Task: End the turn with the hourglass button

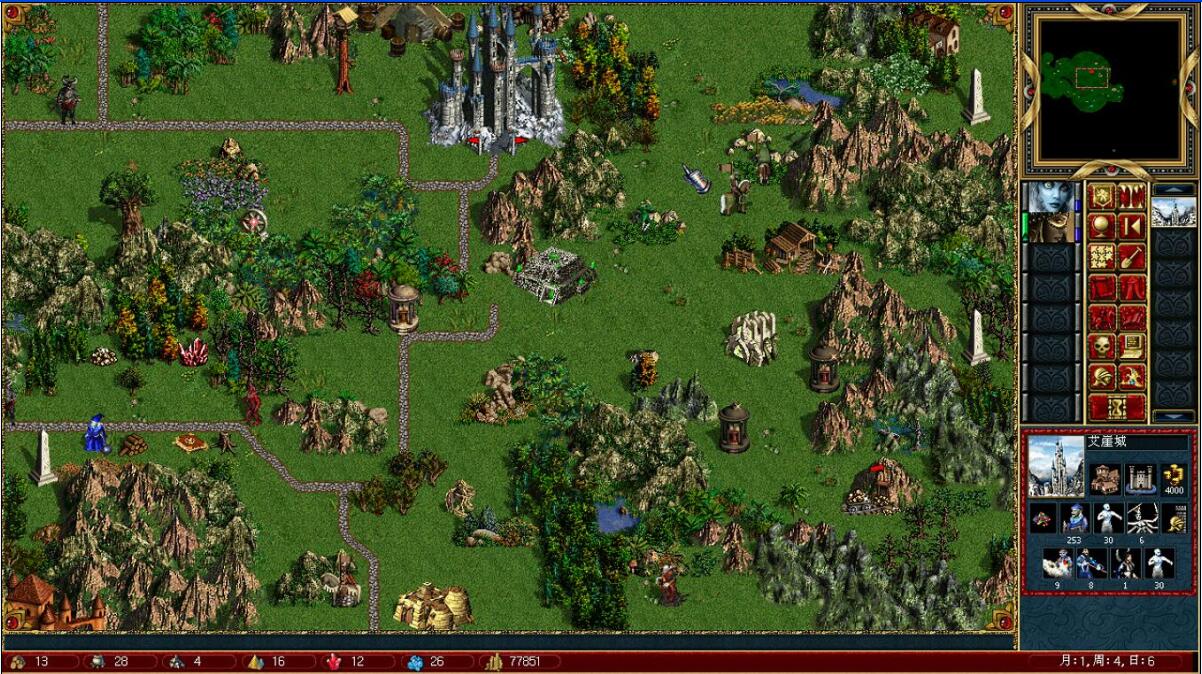Action: click(1116, 407)
